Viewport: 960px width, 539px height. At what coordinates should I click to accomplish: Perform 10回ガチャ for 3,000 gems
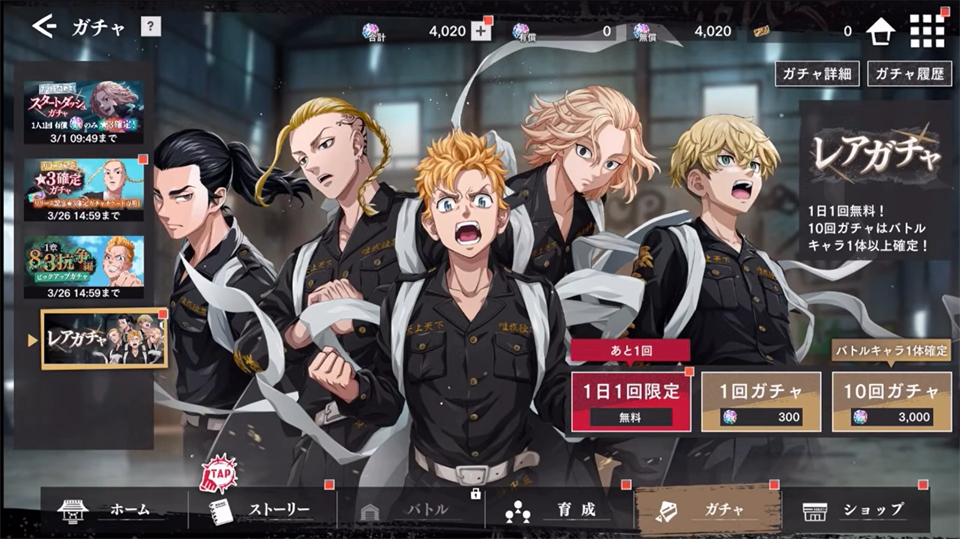pos(891,402)
